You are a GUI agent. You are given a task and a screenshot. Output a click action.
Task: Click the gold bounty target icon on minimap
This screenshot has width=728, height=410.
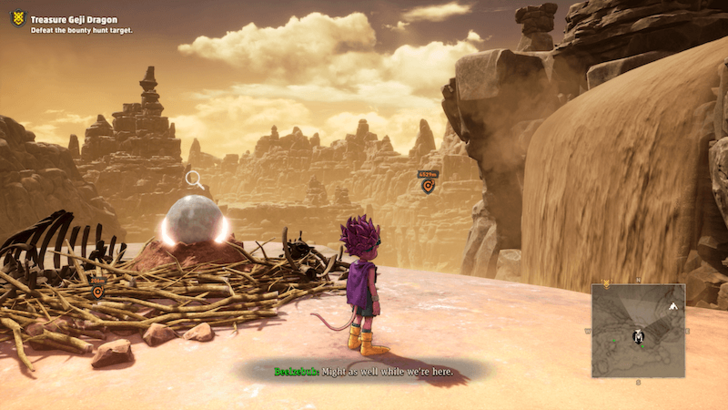(605, 285)
